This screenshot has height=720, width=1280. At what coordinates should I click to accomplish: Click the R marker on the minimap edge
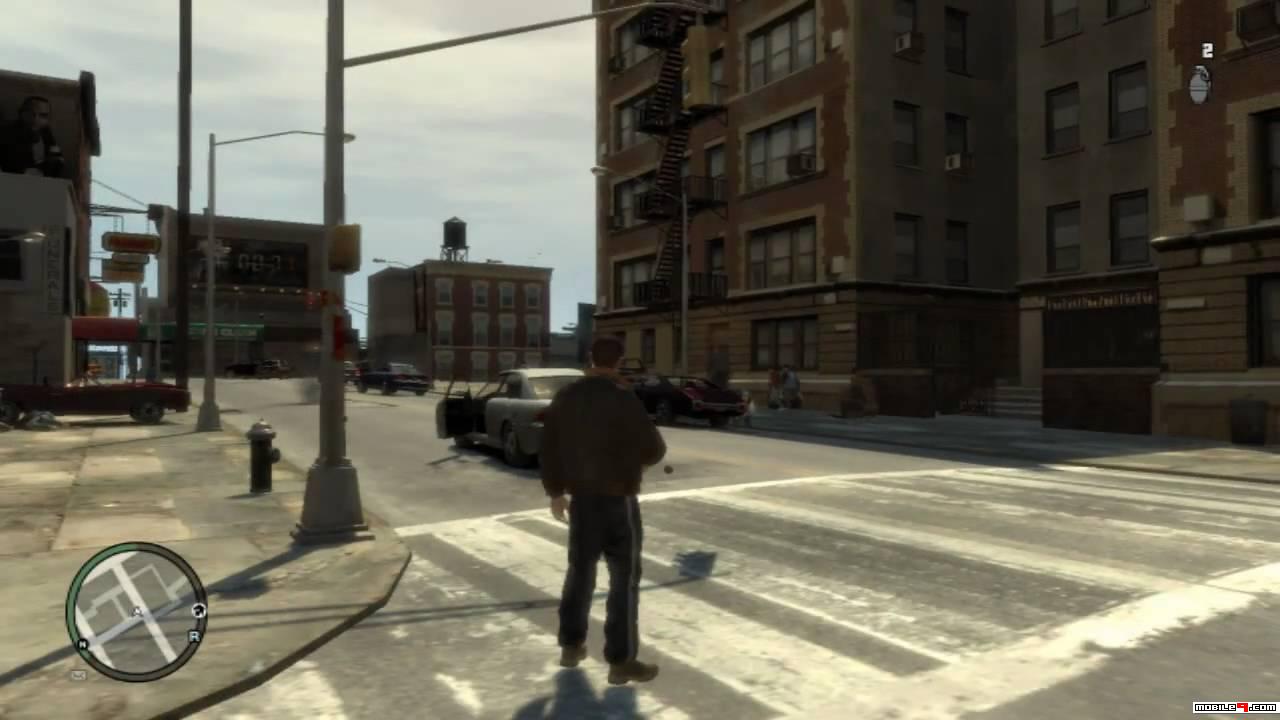pyautogui.click(x=195, y=636)
